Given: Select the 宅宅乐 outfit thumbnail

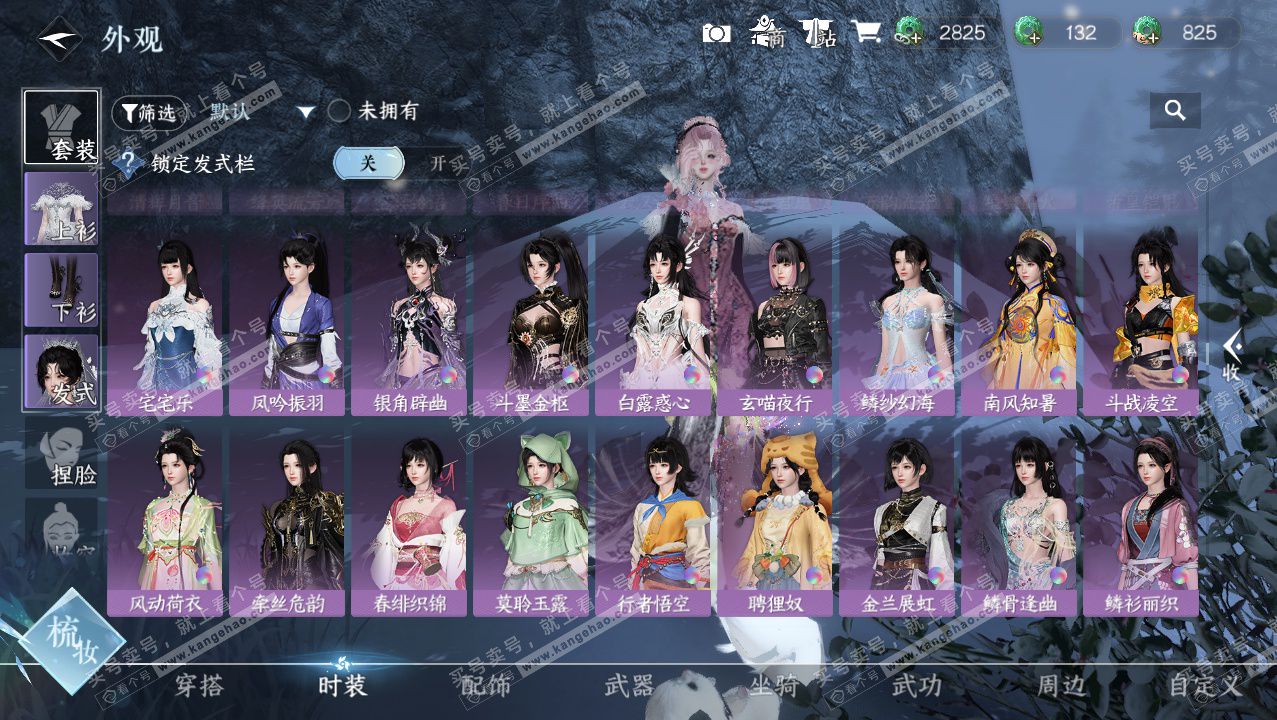Looking at the screenshot, I should [165, 320].
